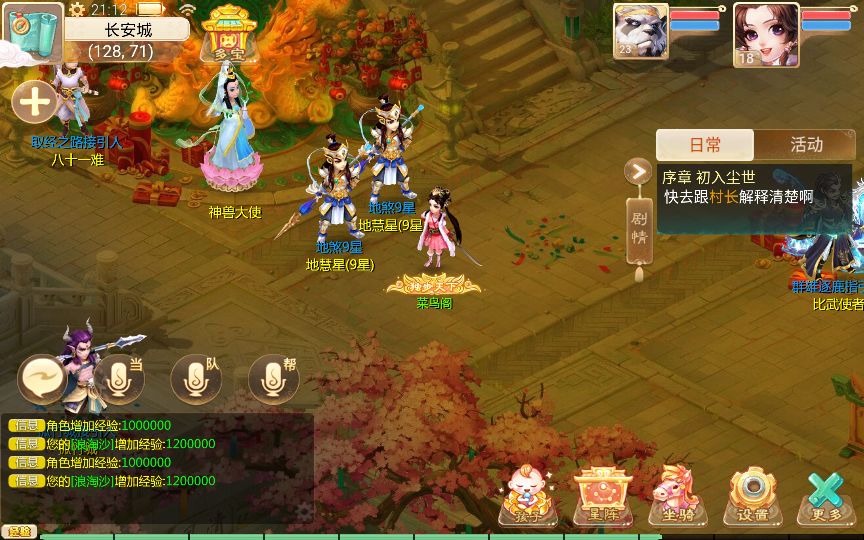This screenshot has width=864, height=540.
Task: Open the chat bubble button
Action: tap(42, 379)
